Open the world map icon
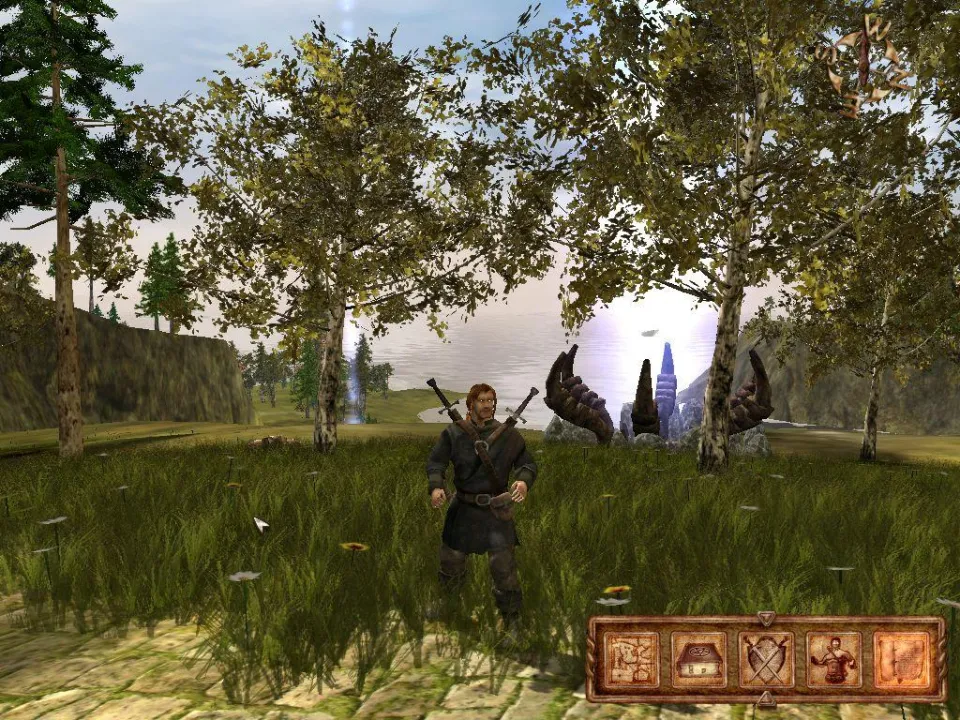This screenshot has height=720, width=960. pos(631,659)
